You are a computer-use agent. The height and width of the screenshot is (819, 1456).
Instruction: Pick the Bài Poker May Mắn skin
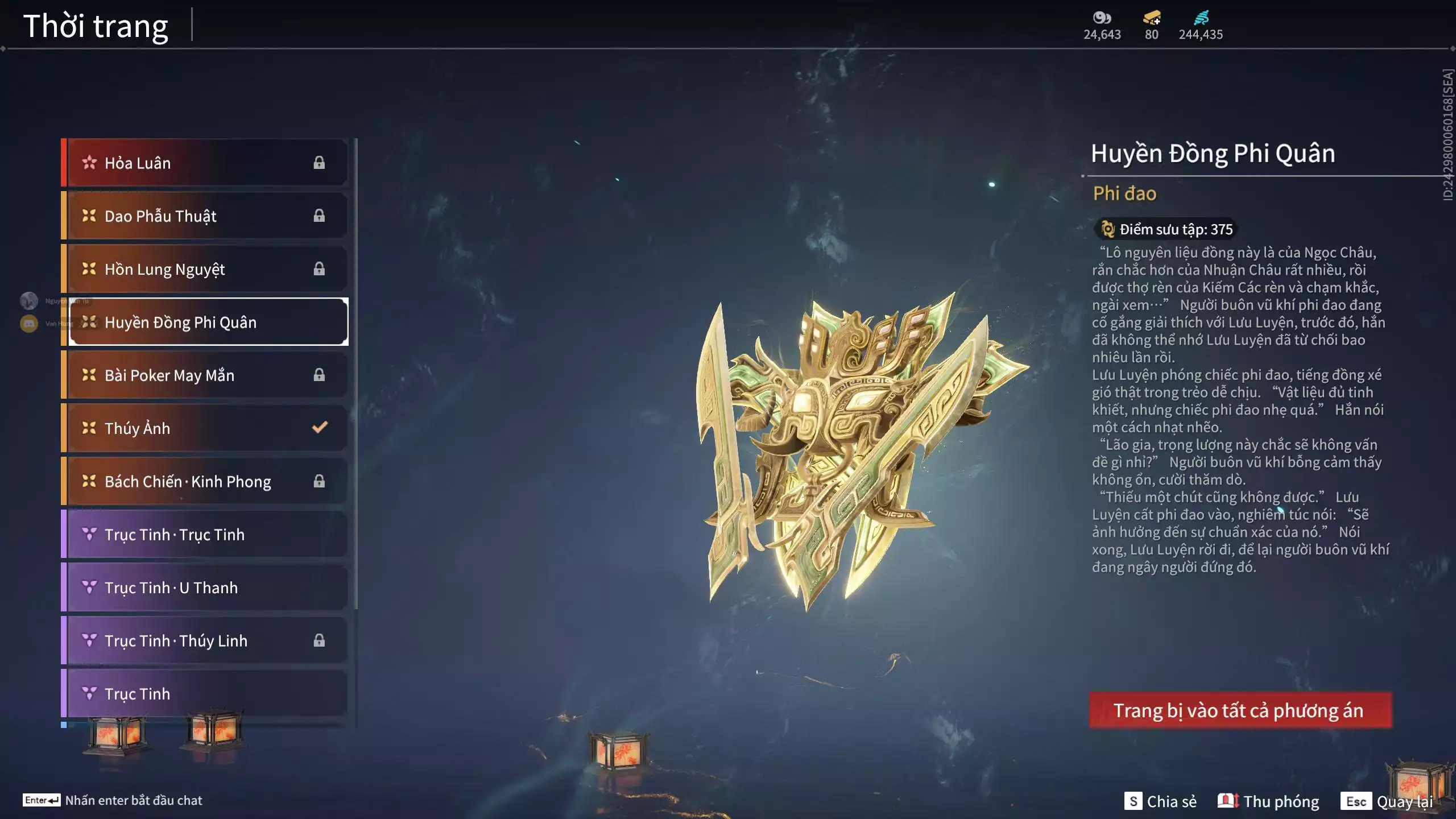pos(205,375)
